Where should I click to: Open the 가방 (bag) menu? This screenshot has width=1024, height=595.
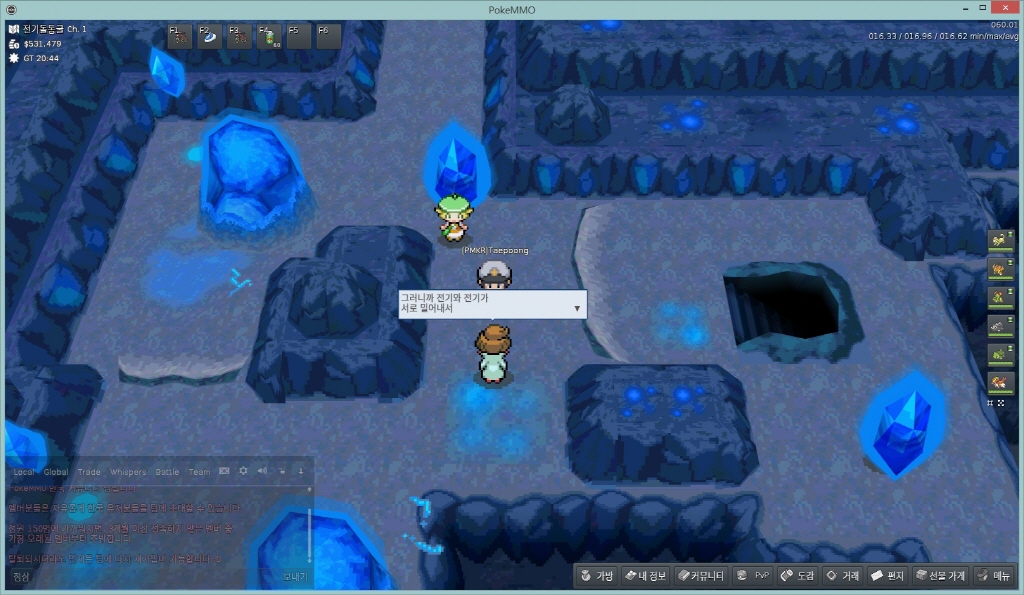tap(596, 576)
